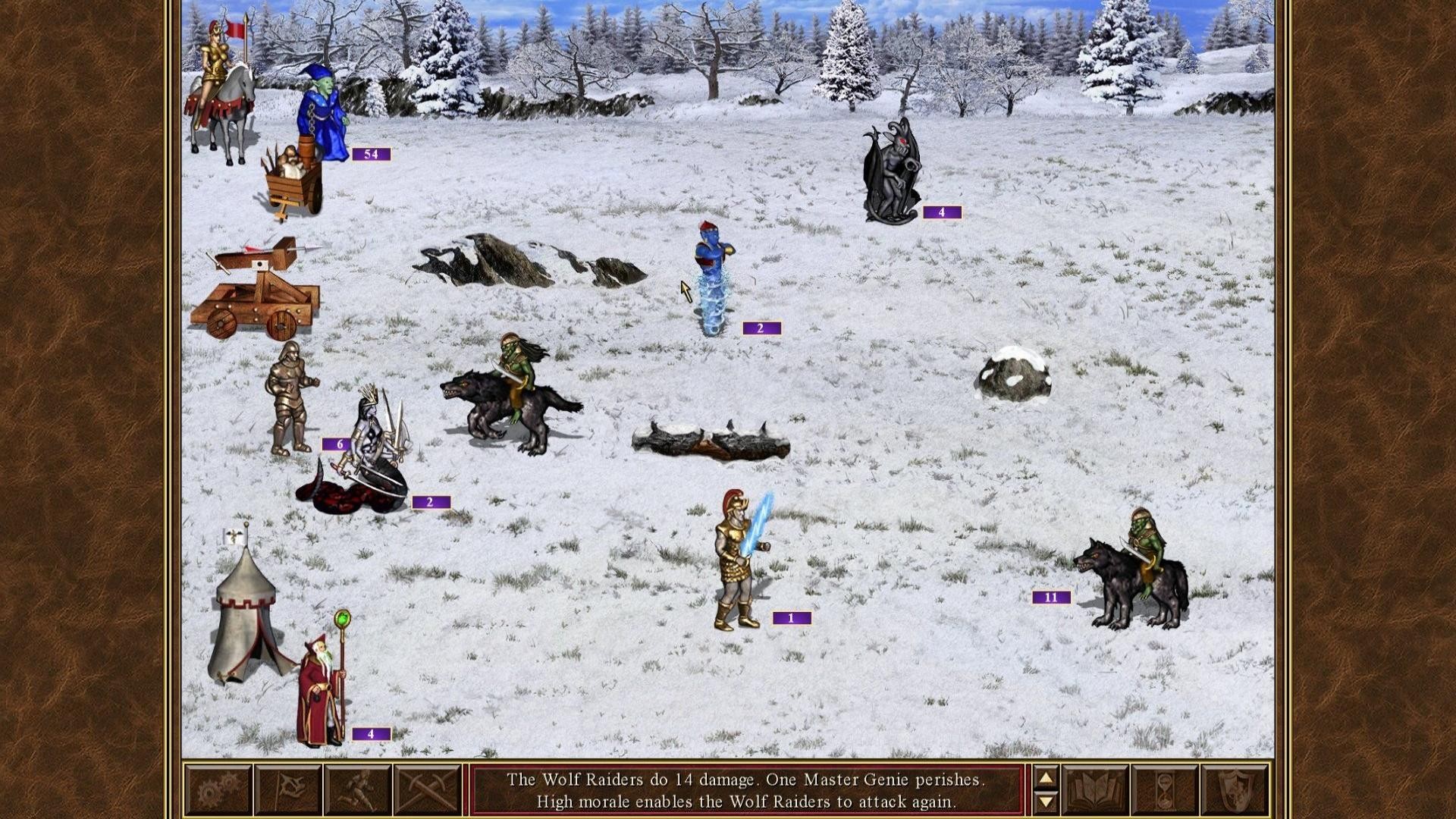Viewport: 1456px width, 819px height.
Task: Open the combat options gear button
Action: tap(218, 791)
